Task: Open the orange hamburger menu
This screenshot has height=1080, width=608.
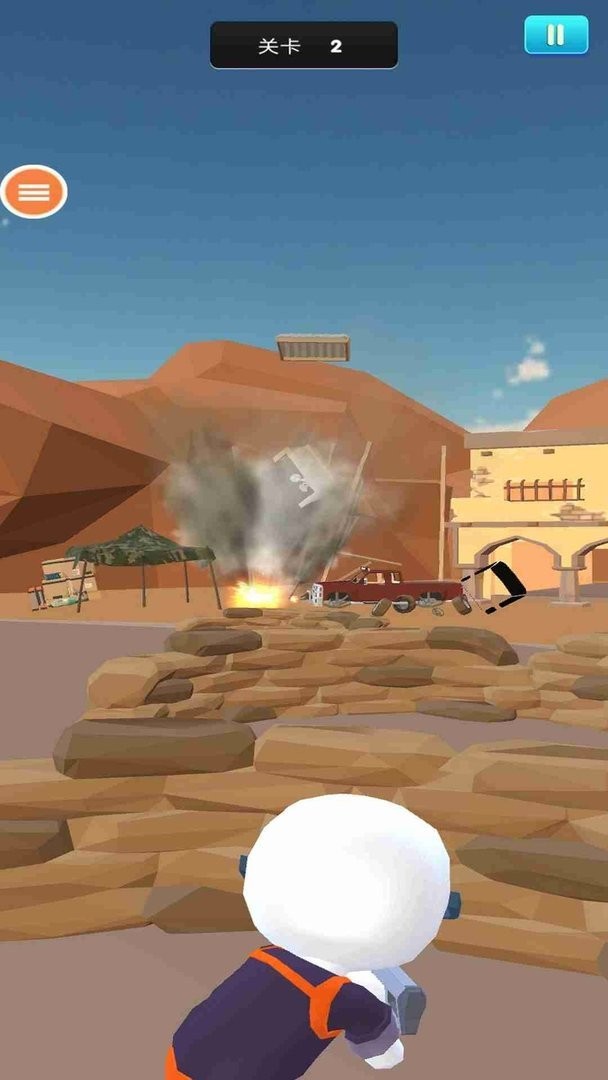Action: pos(34,192)
